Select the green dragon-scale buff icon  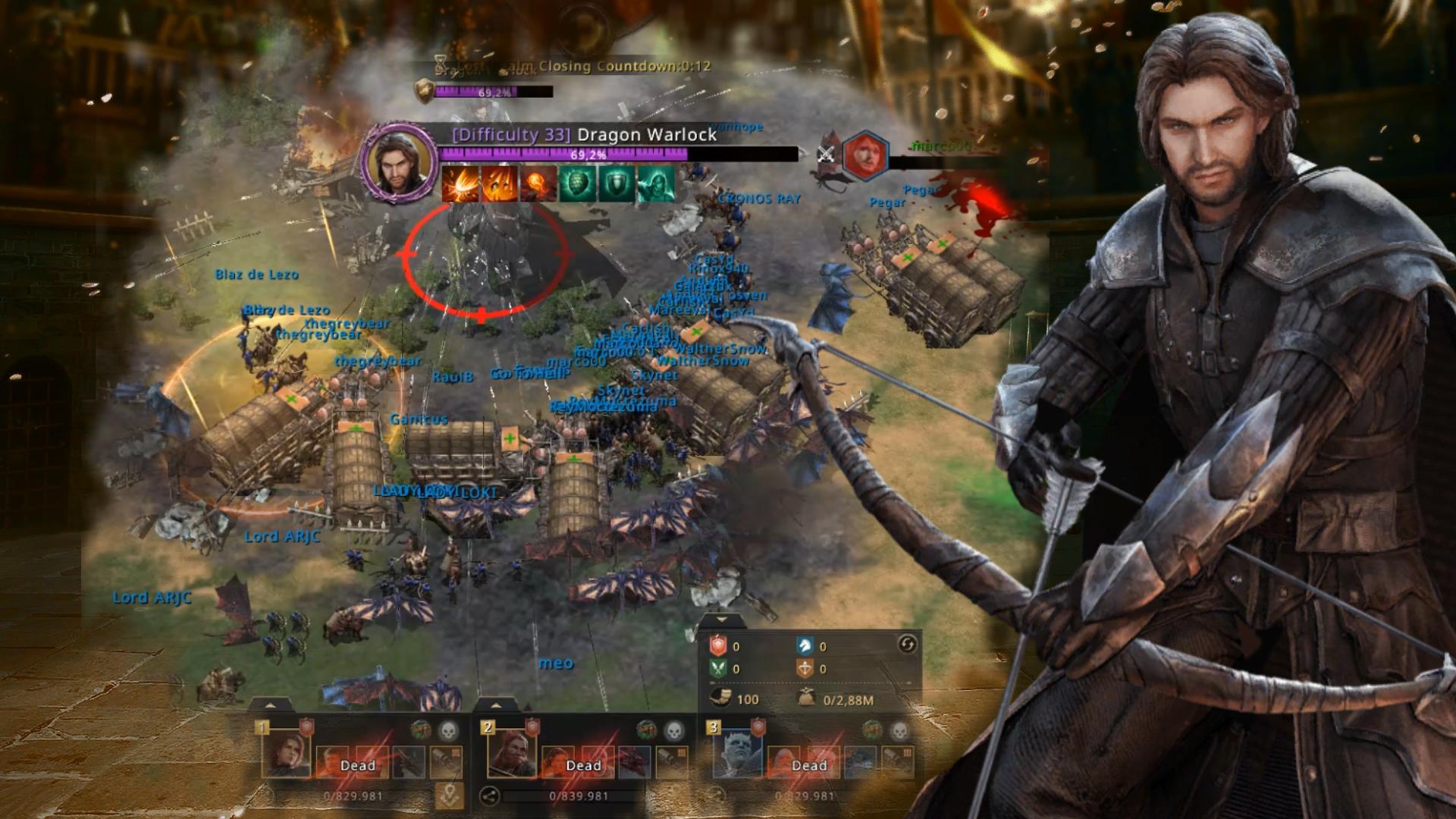pyautogui.click(x=578, y=185)
